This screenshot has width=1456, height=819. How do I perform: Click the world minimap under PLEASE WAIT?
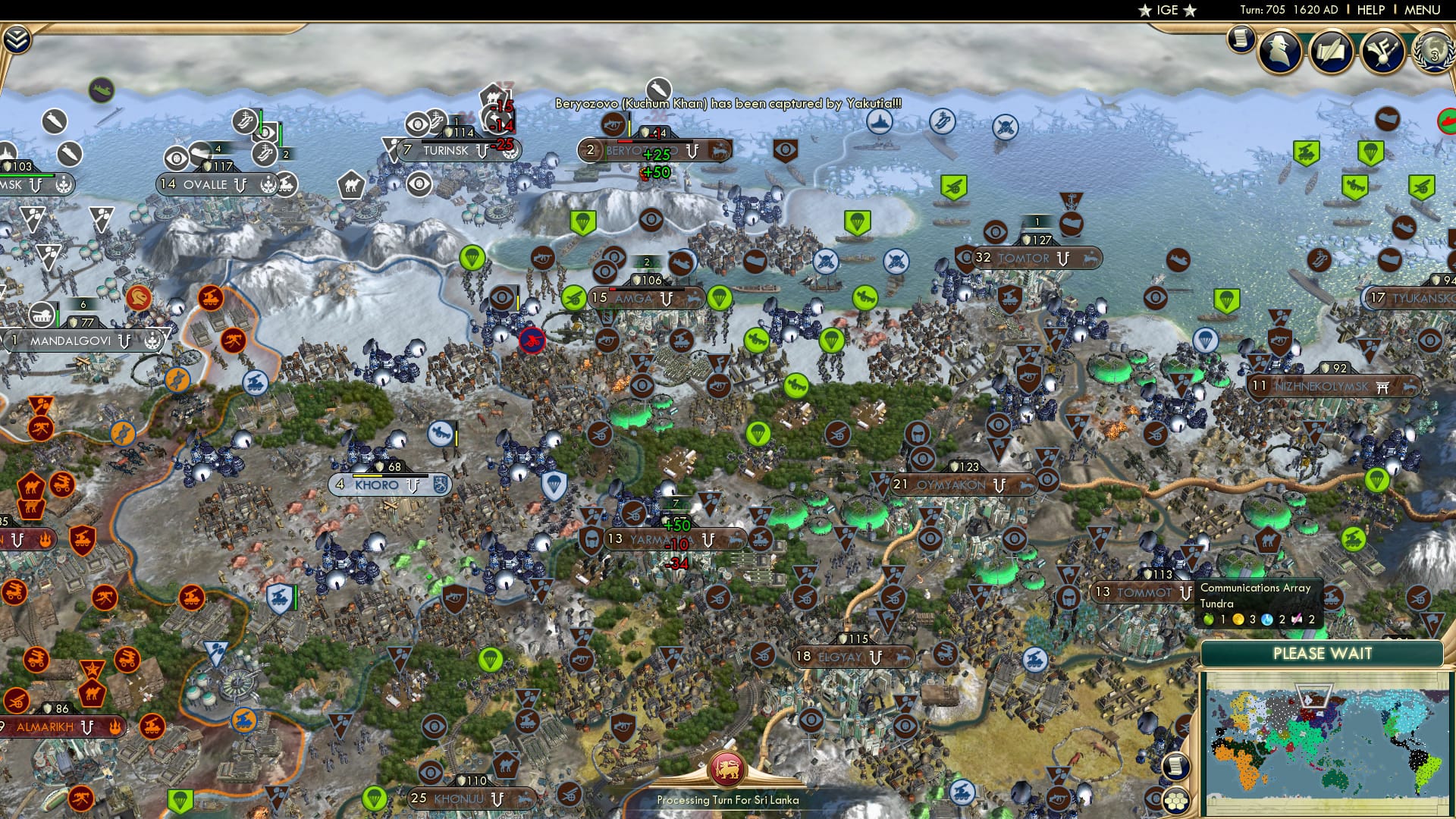(1328, 739)
